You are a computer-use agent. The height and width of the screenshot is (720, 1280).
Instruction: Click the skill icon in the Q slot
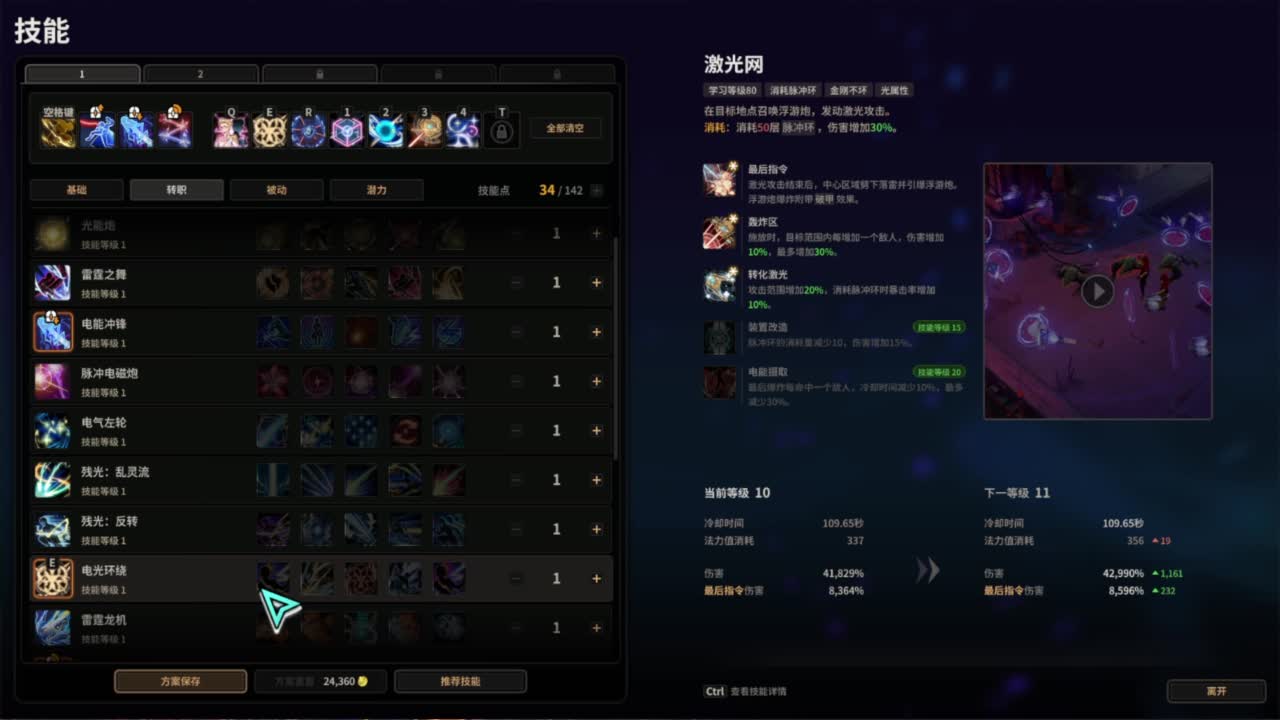coord(231,128)
